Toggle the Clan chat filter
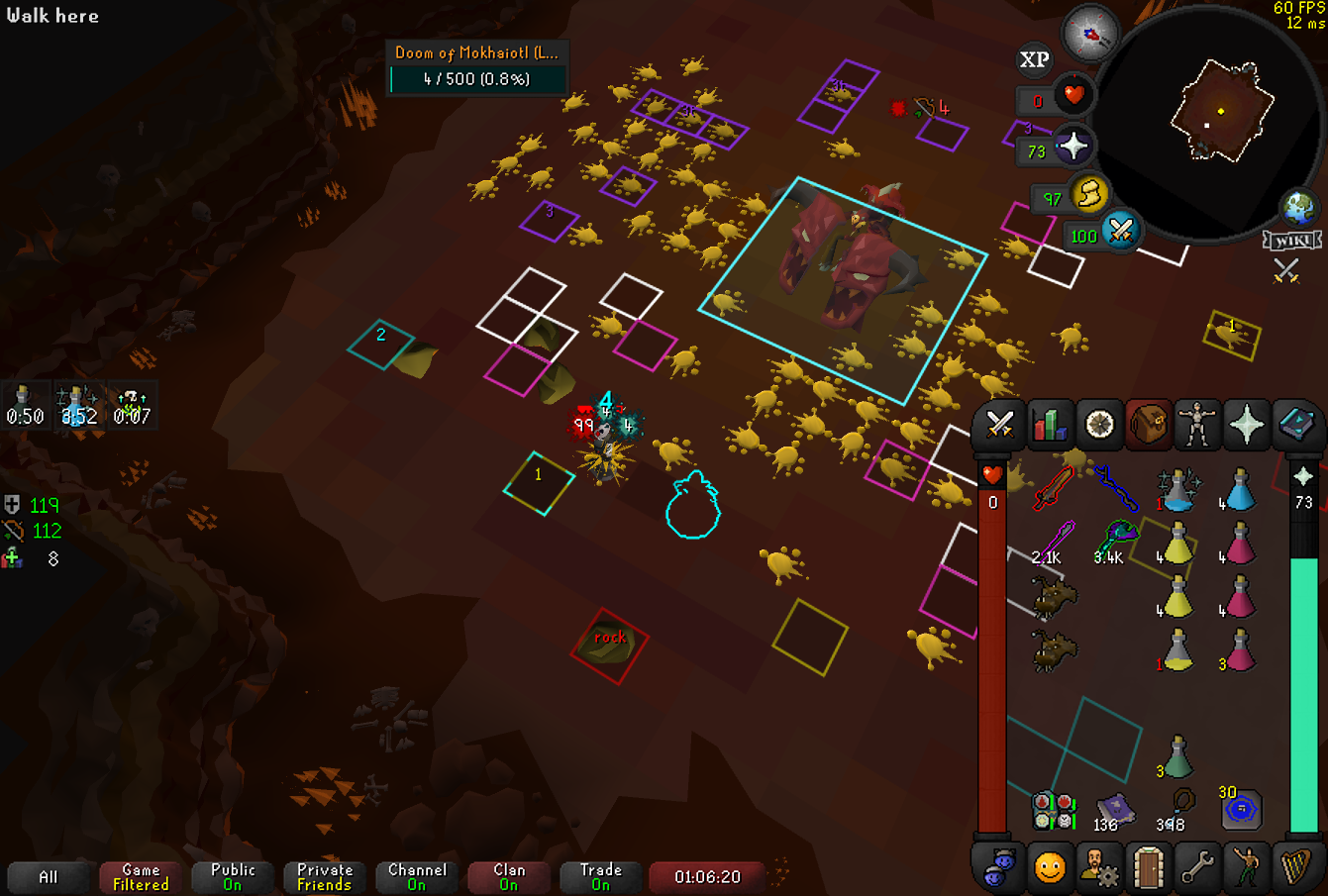Viewport: 1328px width, 896px height. coord(509,877)
